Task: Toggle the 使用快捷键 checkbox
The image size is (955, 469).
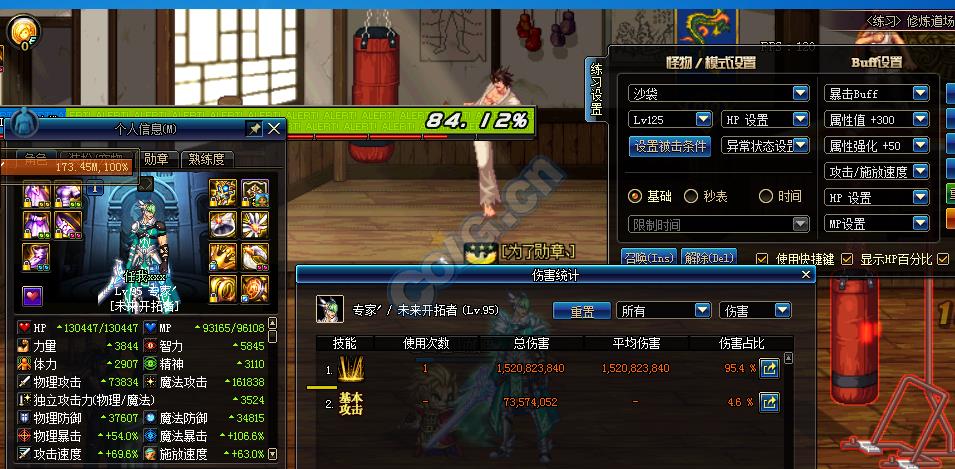Action: [x=763, y=259]
